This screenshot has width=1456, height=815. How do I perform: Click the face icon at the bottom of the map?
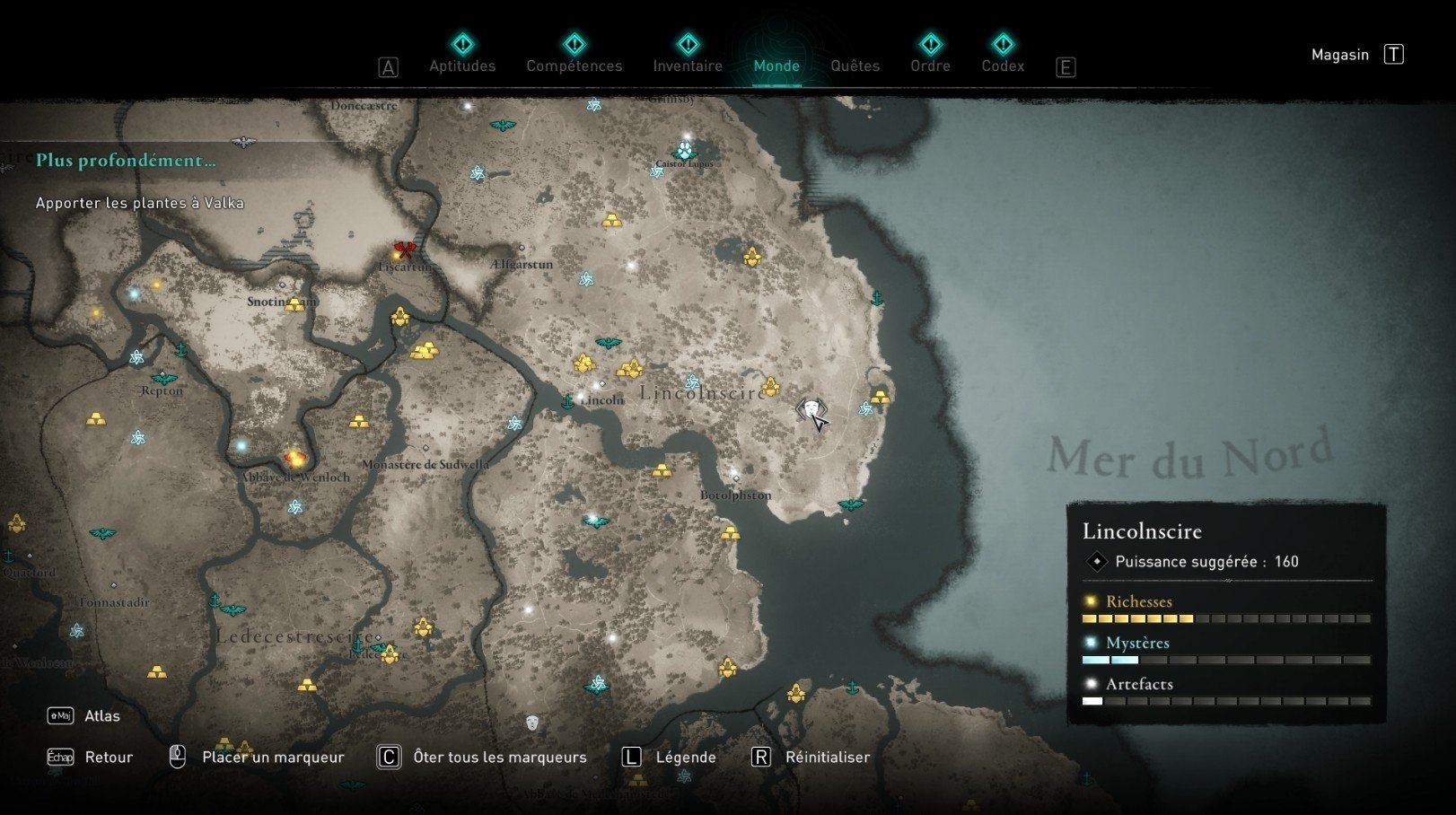pos(533,723)
